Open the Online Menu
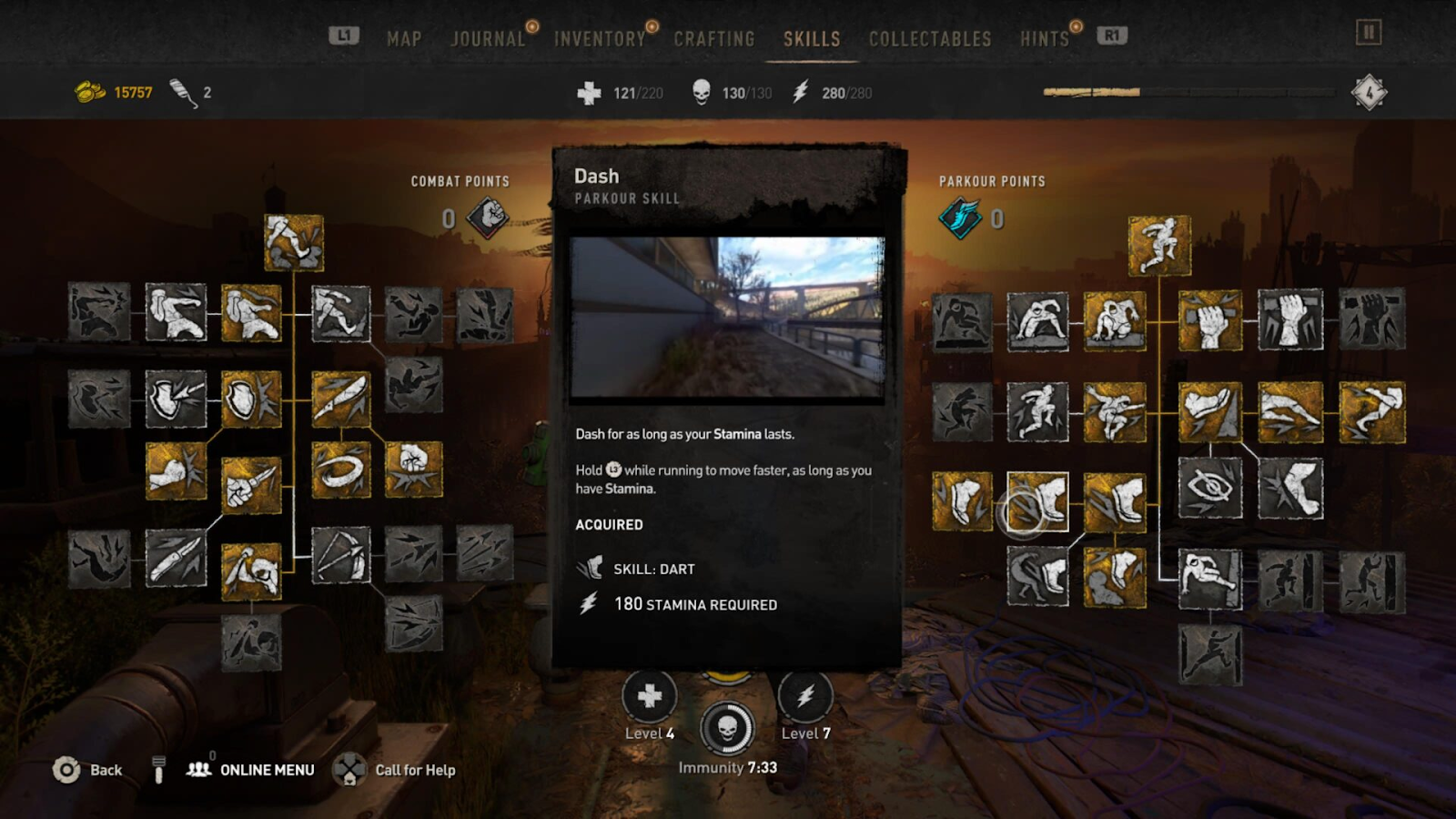This screenshot has width=1456, height=819. (251, 770)
